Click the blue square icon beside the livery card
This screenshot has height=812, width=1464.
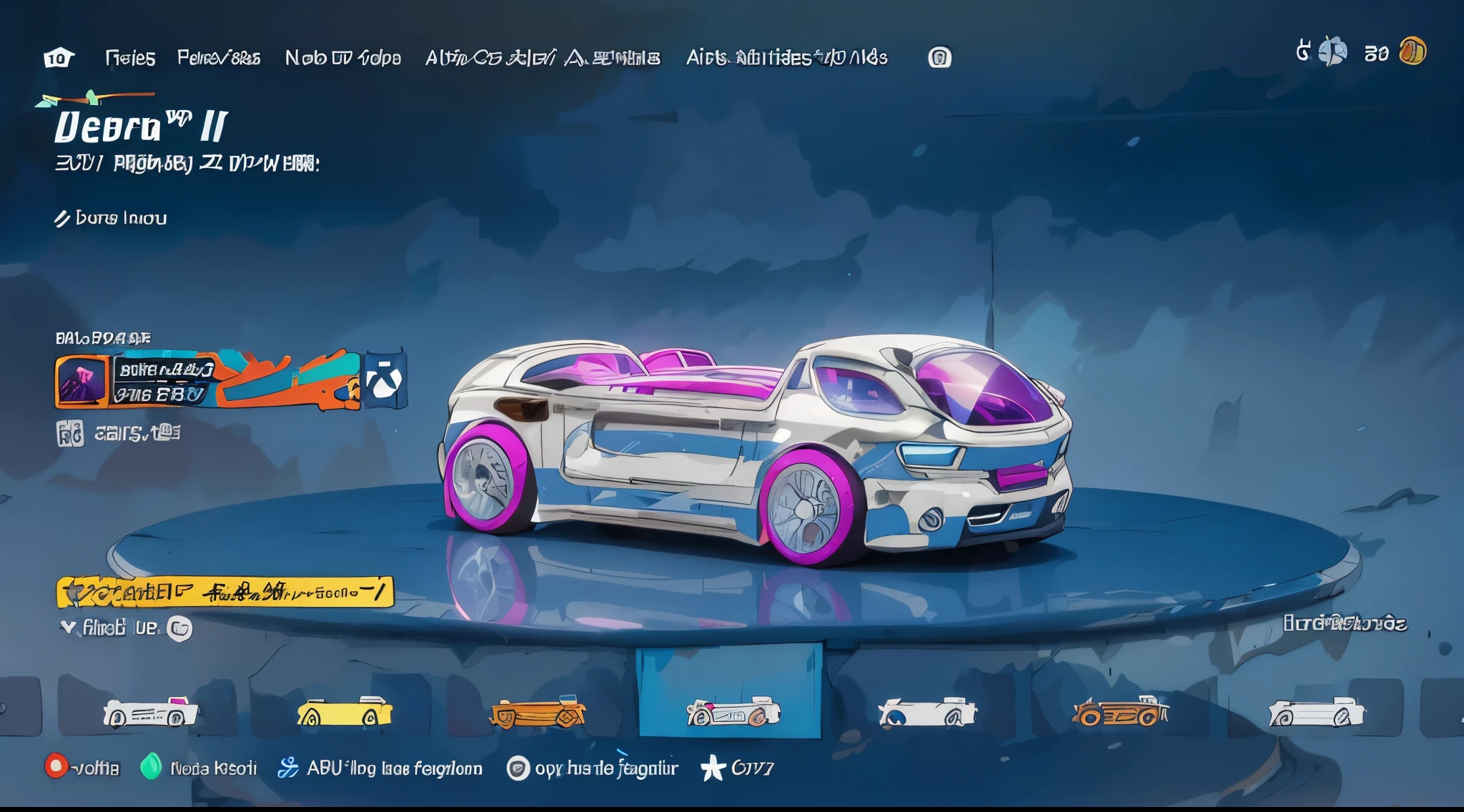click(x=386, y=380)
